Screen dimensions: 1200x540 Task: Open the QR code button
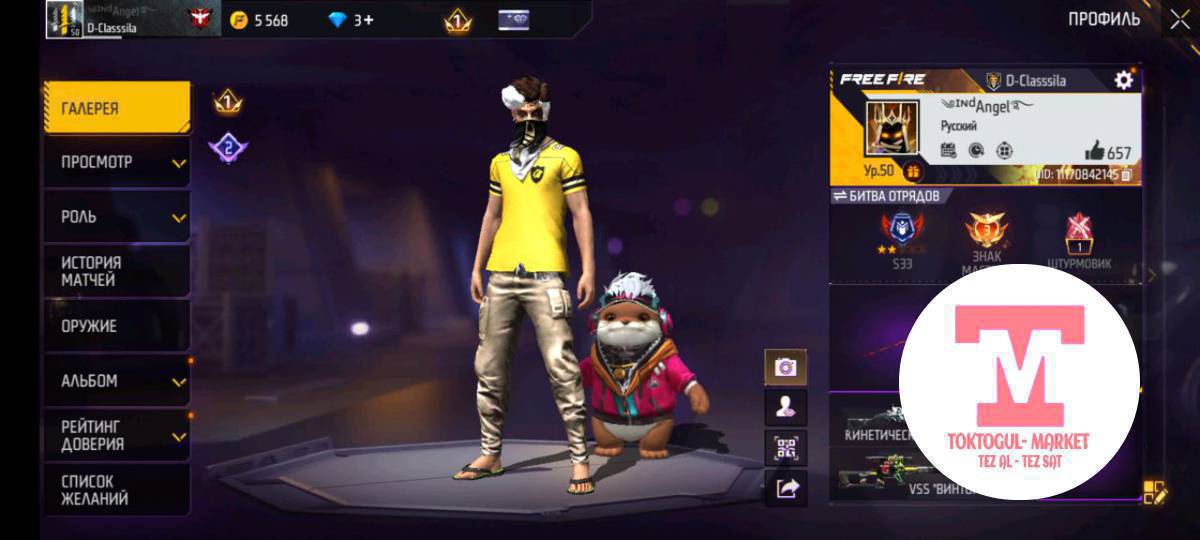pyautogui.click(x=785, y=447)
